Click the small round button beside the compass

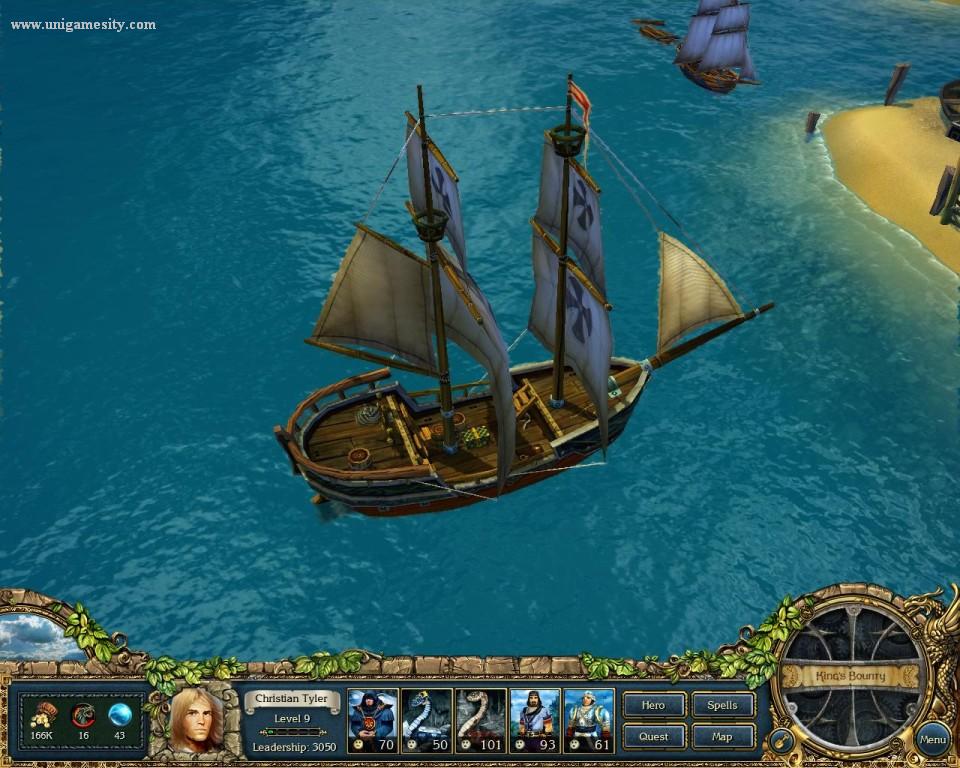click(x=779, y=743)
